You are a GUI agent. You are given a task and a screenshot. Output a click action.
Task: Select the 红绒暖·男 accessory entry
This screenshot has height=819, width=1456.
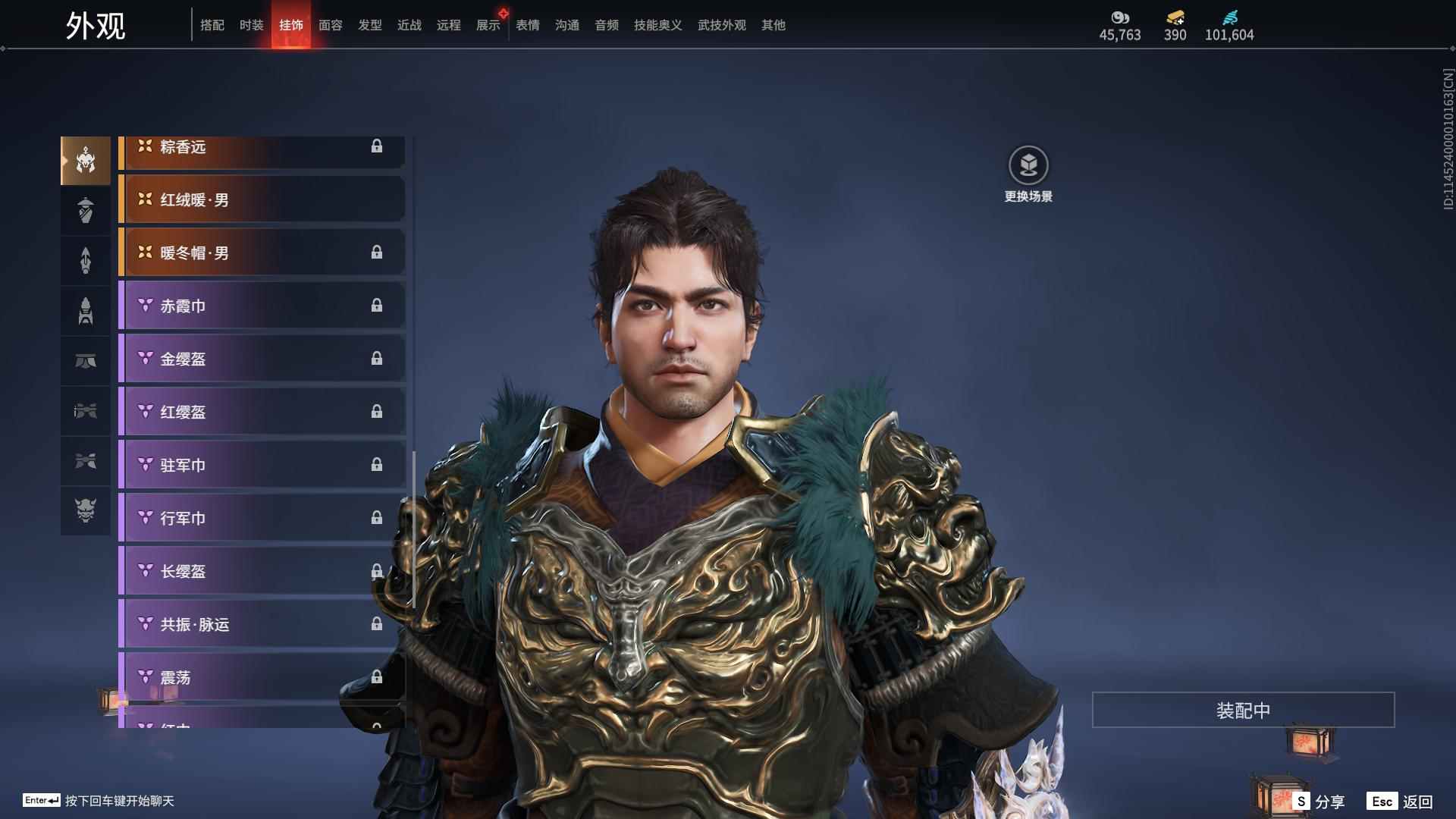coord(262,199)
